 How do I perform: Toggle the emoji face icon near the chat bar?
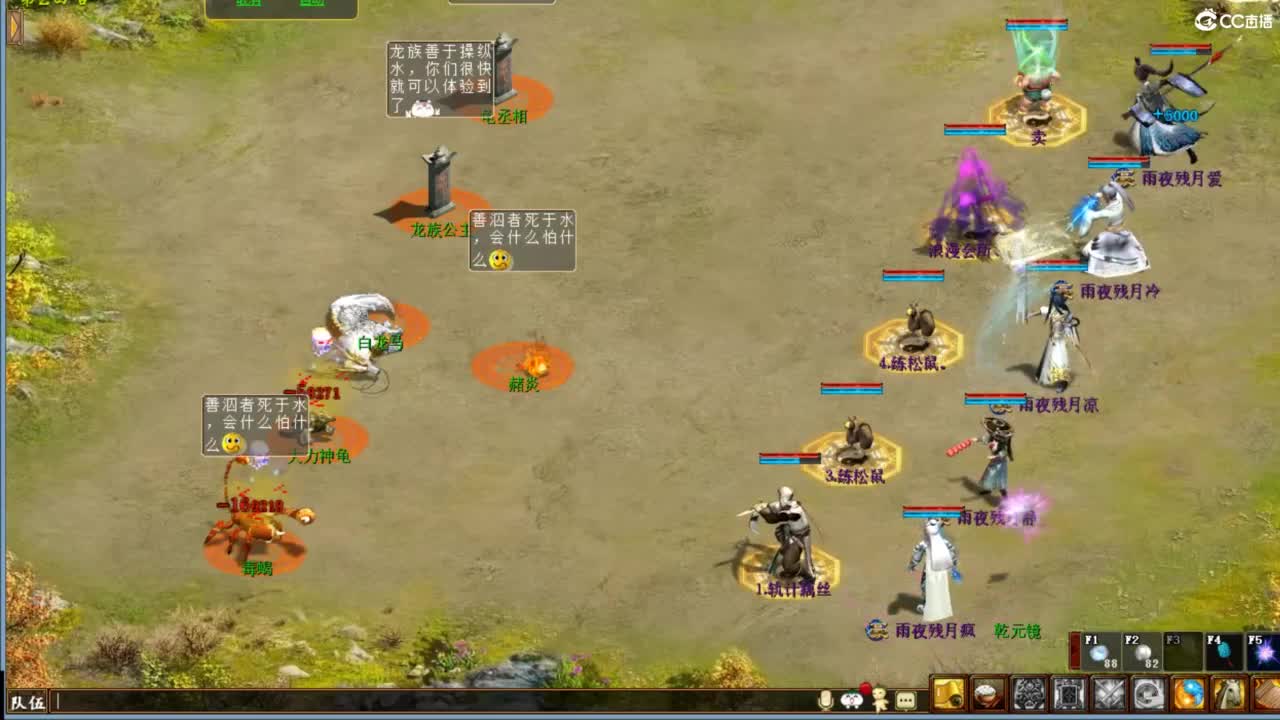(x=851, y=700)
